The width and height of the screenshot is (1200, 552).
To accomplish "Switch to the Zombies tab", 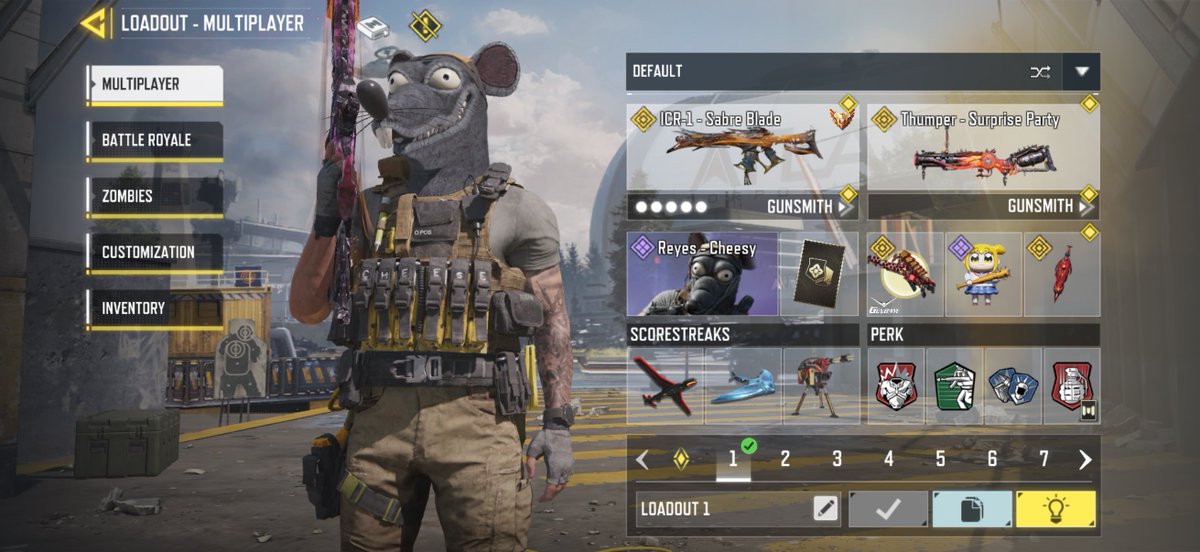I will [x=154, y=196].
